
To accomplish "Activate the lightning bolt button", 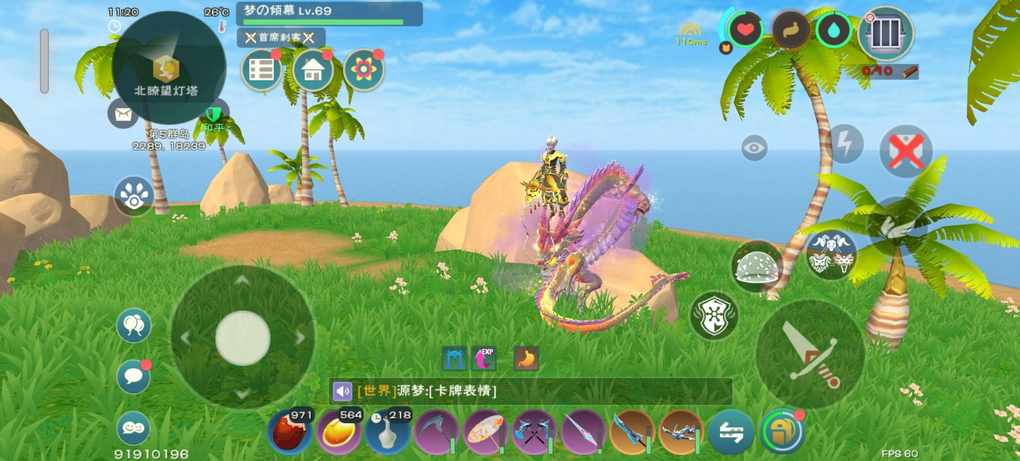I will coord(846,144).
